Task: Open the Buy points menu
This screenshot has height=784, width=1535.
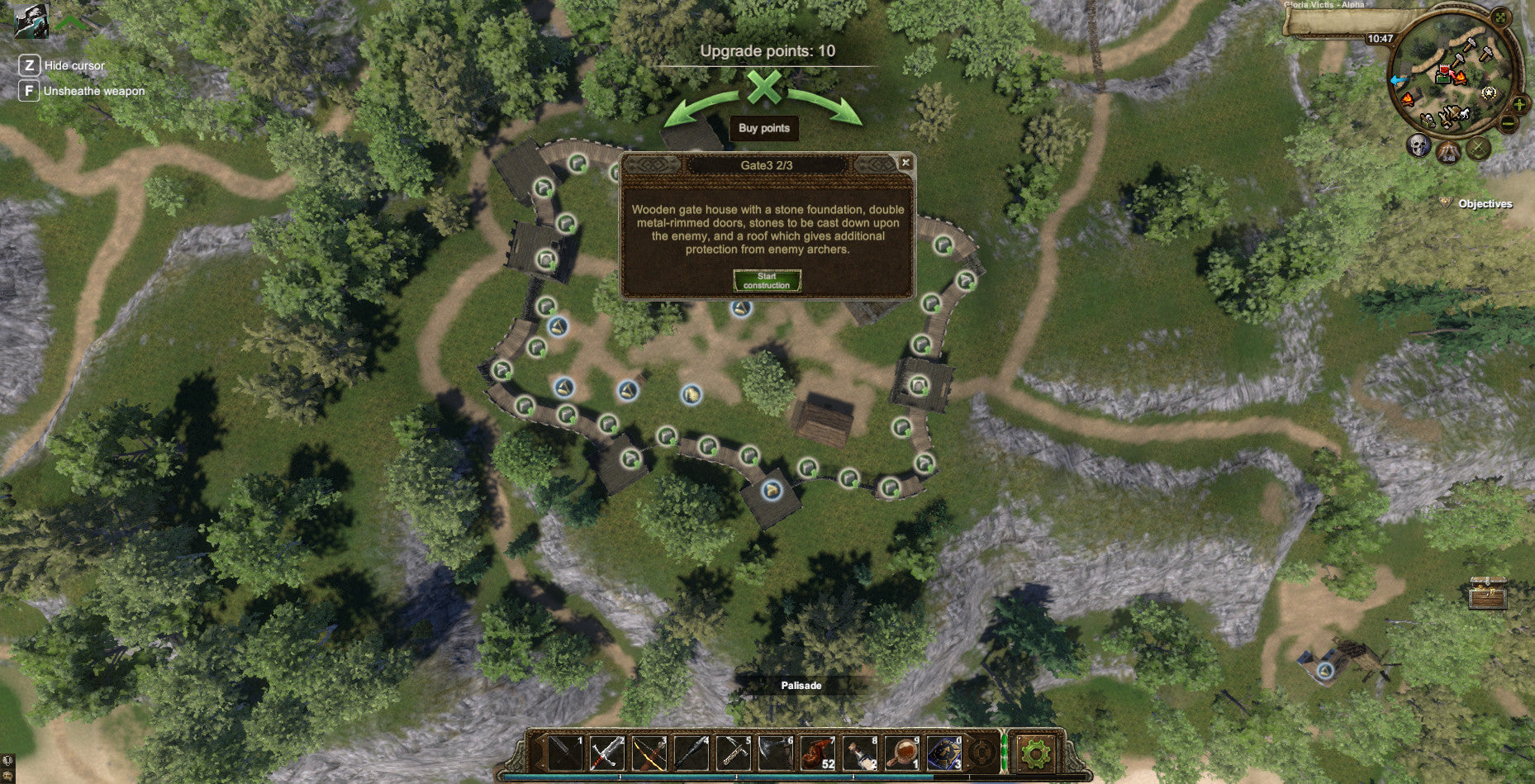Action: click(764, 128)
